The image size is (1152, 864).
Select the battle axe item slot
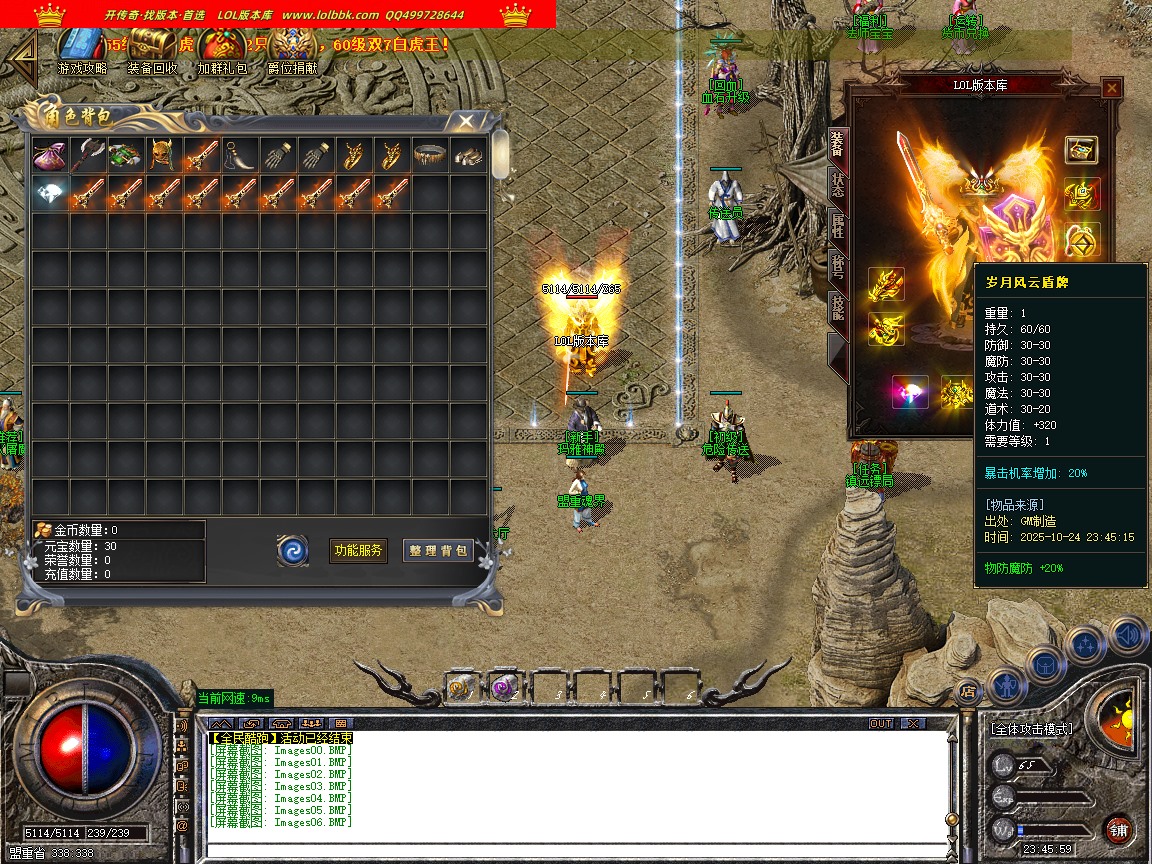coord(87,155)
